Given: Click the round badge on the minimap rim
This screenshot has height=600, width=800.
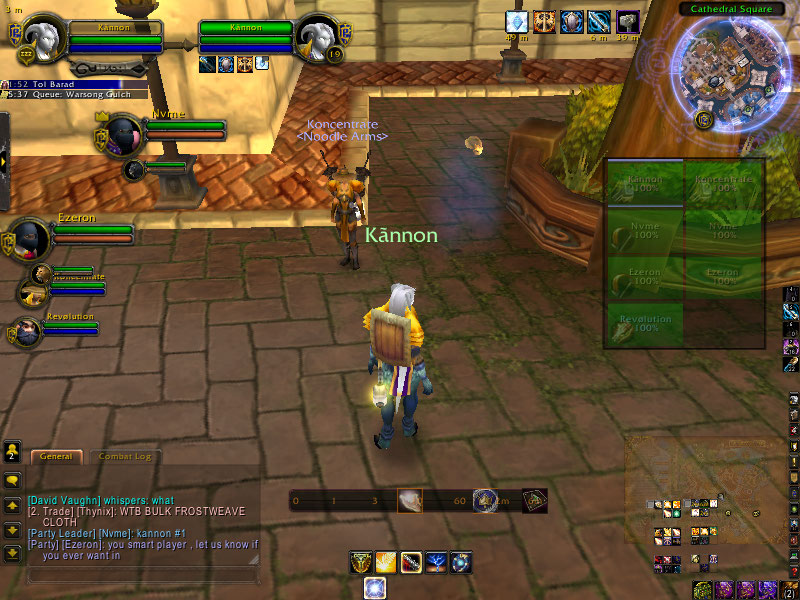Looking at the screenshot, I should pyautogui.click(x=703, y=120).
